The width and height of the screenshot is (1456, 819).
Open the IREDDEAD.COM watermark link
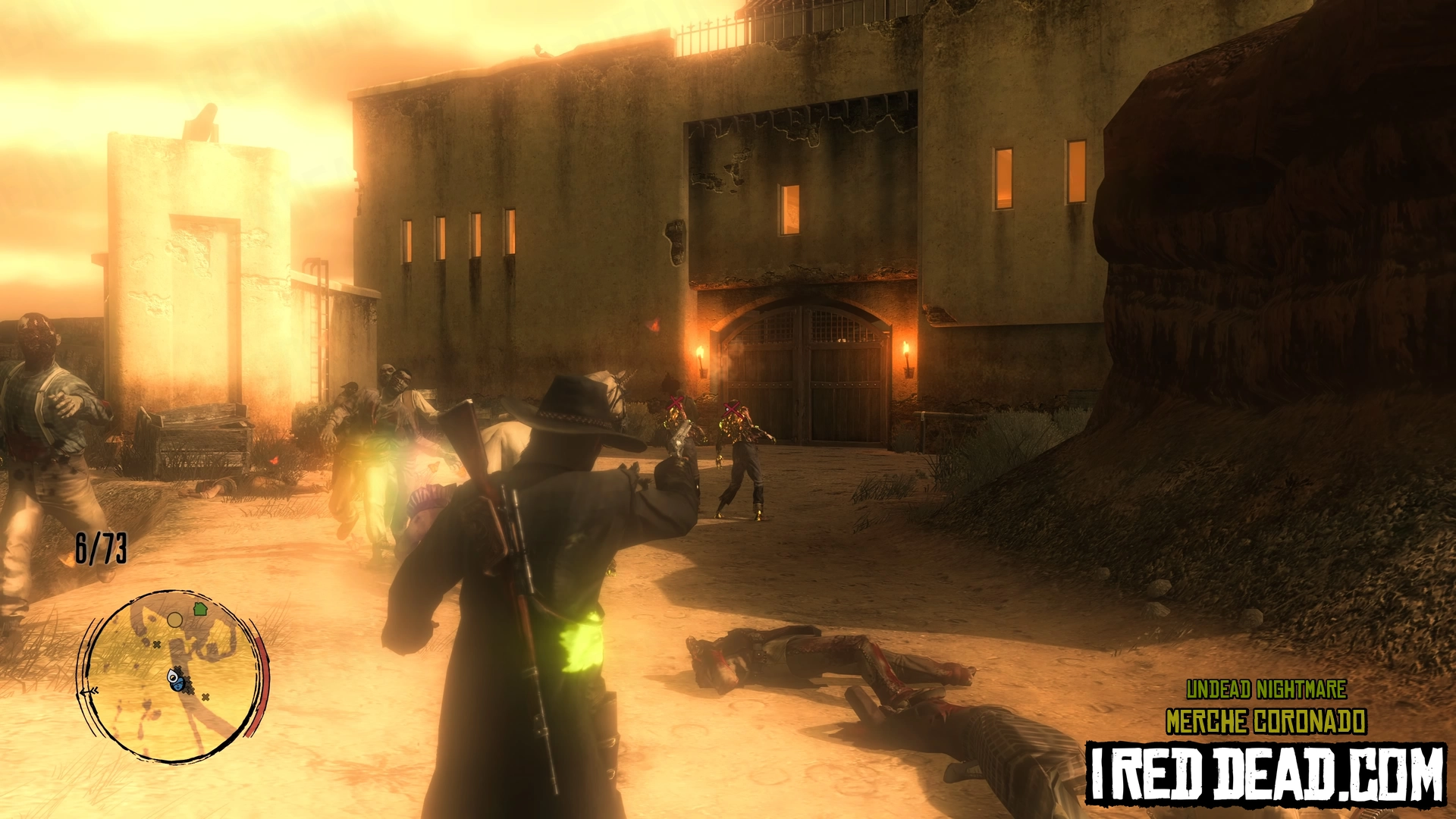pos(1265,774)
